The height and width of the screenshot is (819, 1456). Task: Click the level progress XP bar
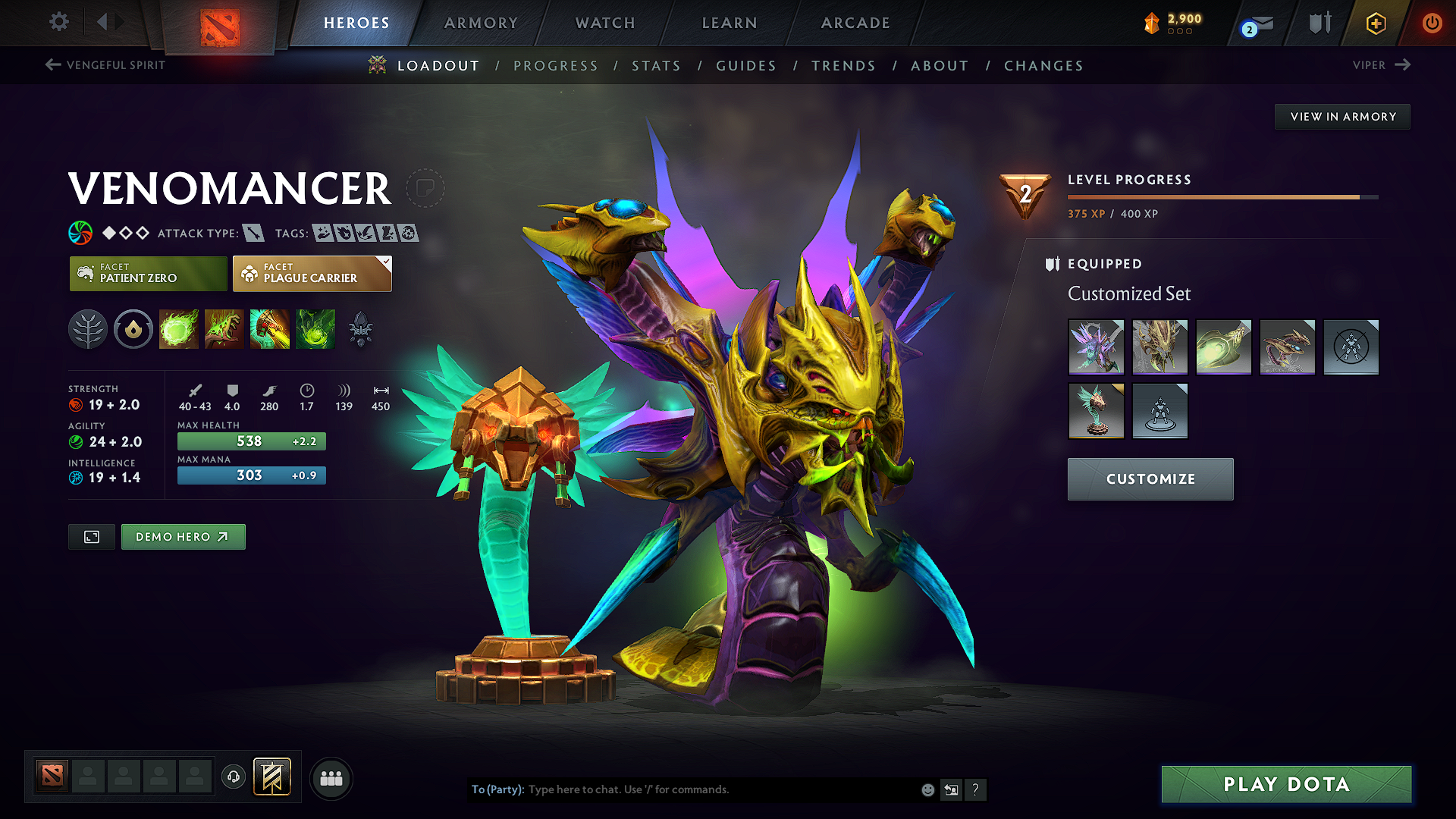coord(1221,196)
